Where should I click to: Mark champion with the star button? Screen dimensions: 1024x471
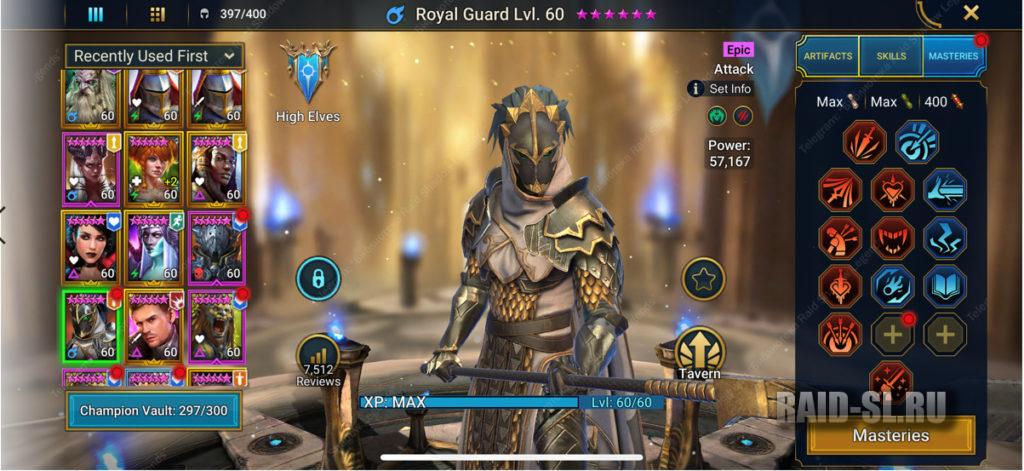703,279
